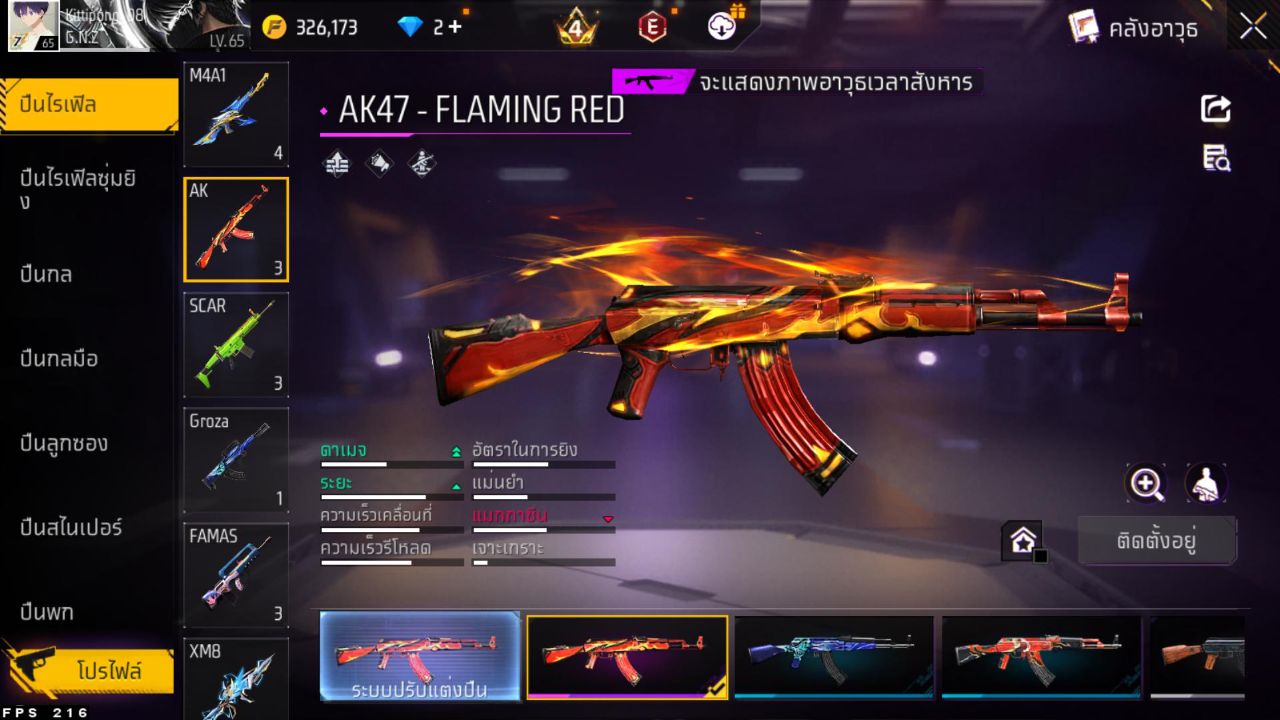Select the magnifier zoom preview icon
The height and width of the screenshot is (720, 1280).
[1146, 484]
